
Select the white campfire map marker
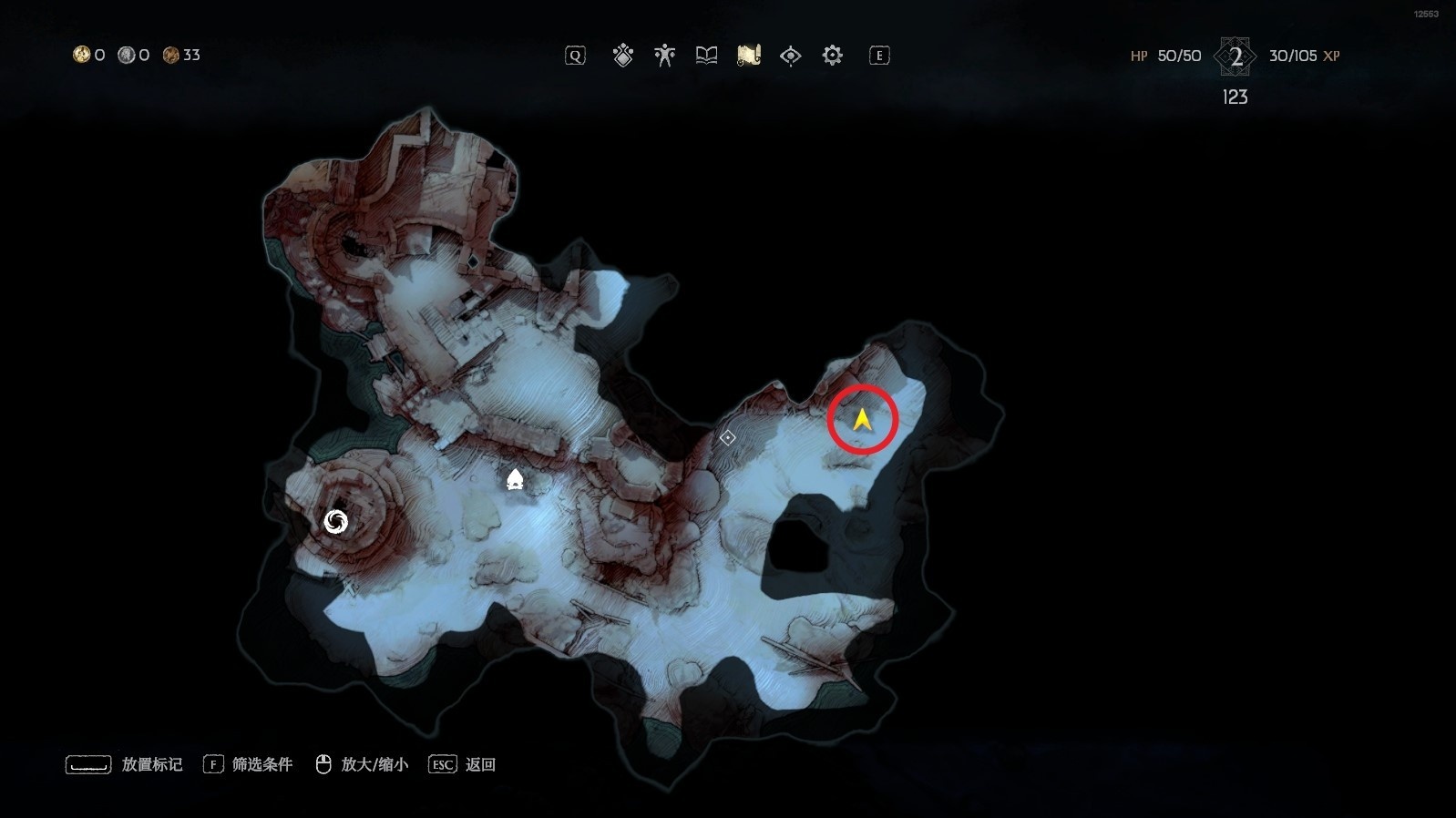[x=515, y=479]
